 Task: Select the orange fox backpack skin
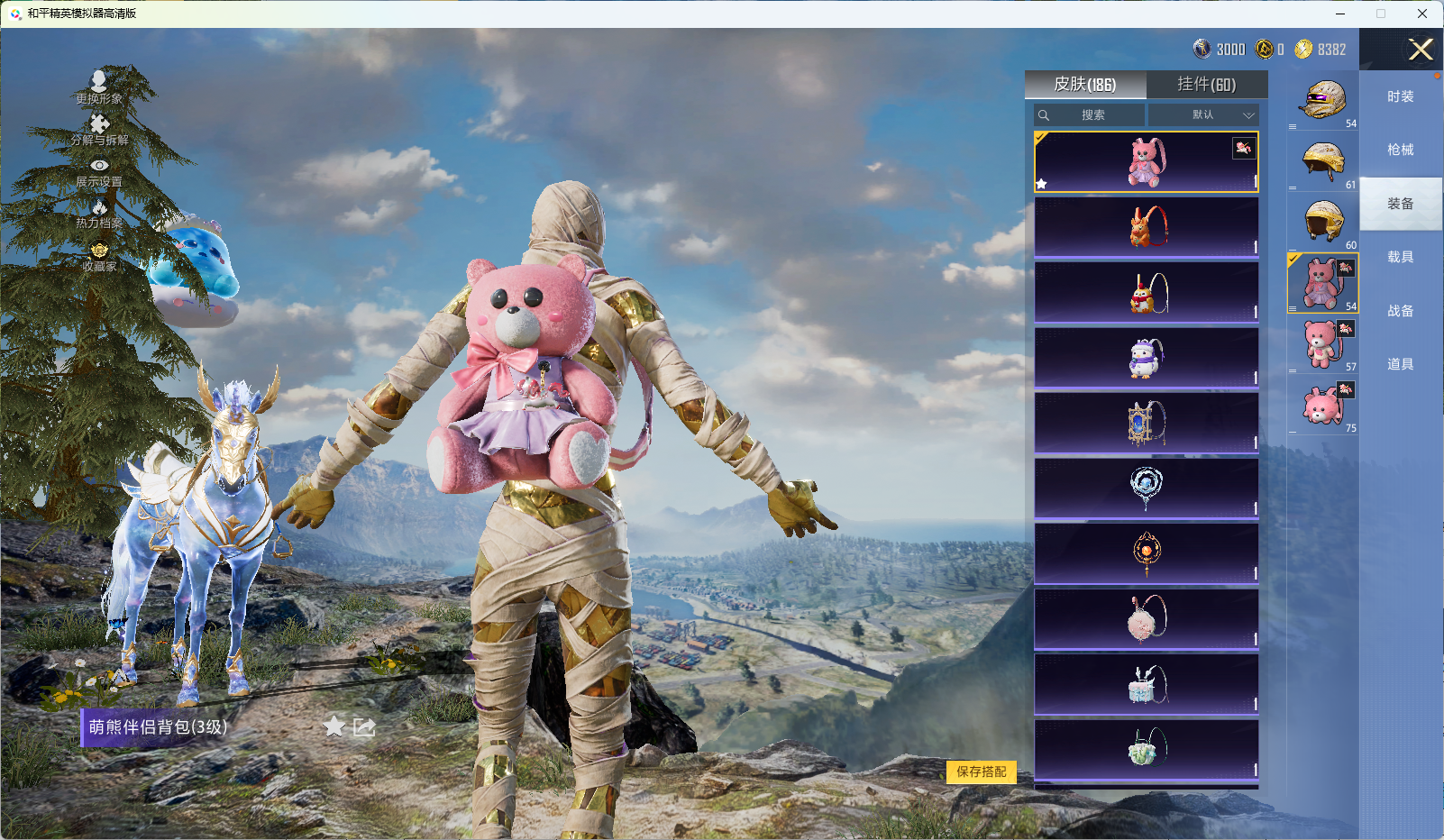coord(1146,227)
